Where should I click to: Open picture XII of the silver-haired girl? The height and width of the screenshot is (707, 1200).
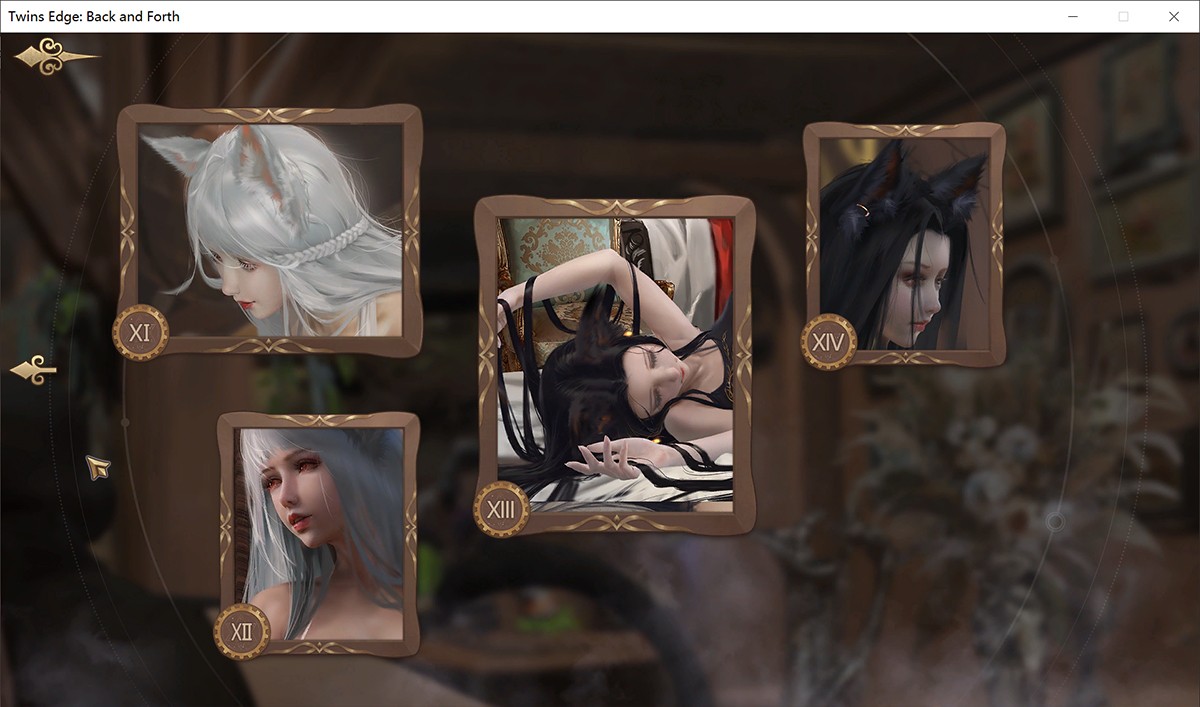tap(320, 533)
